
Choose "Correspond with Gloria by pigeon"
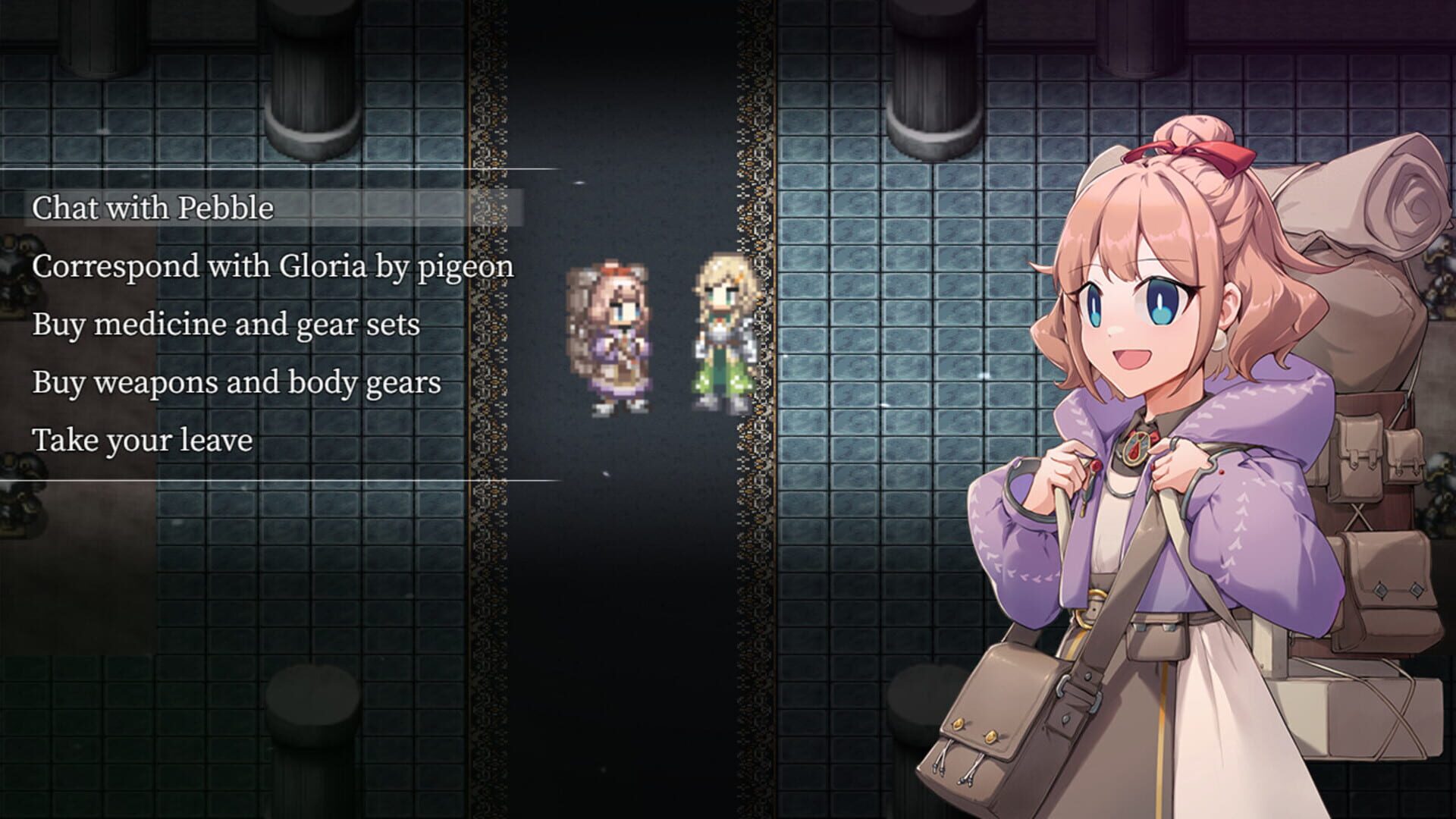click(x=273, y=267)
